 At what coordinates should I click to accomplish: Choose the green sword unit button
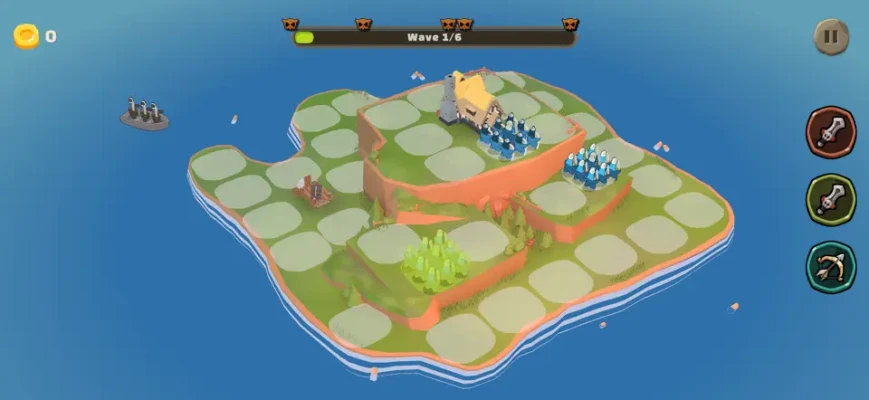(831, 199)
